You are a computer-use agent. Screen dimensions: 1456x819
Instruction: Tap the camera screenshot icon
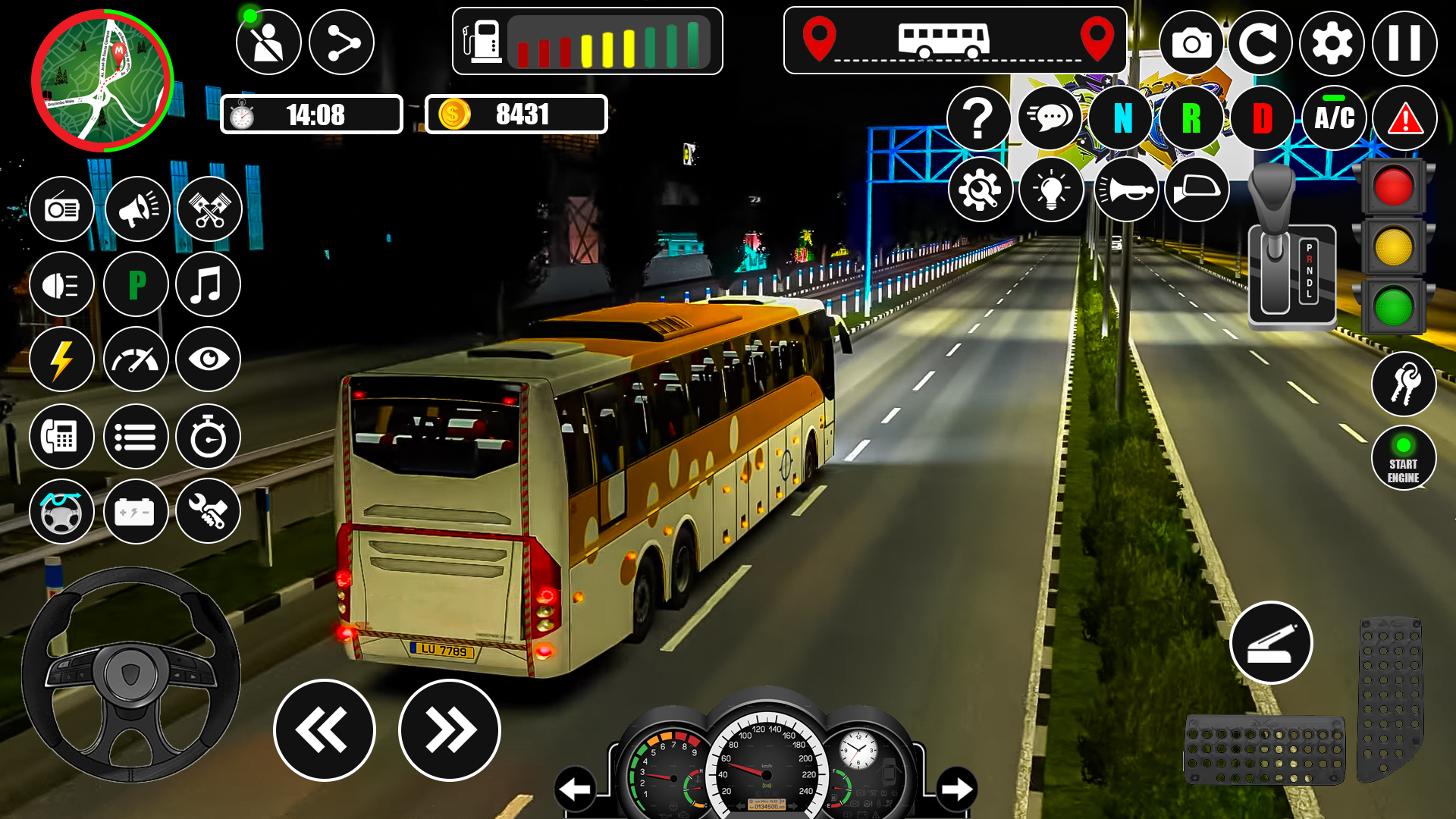point(1192,43)
